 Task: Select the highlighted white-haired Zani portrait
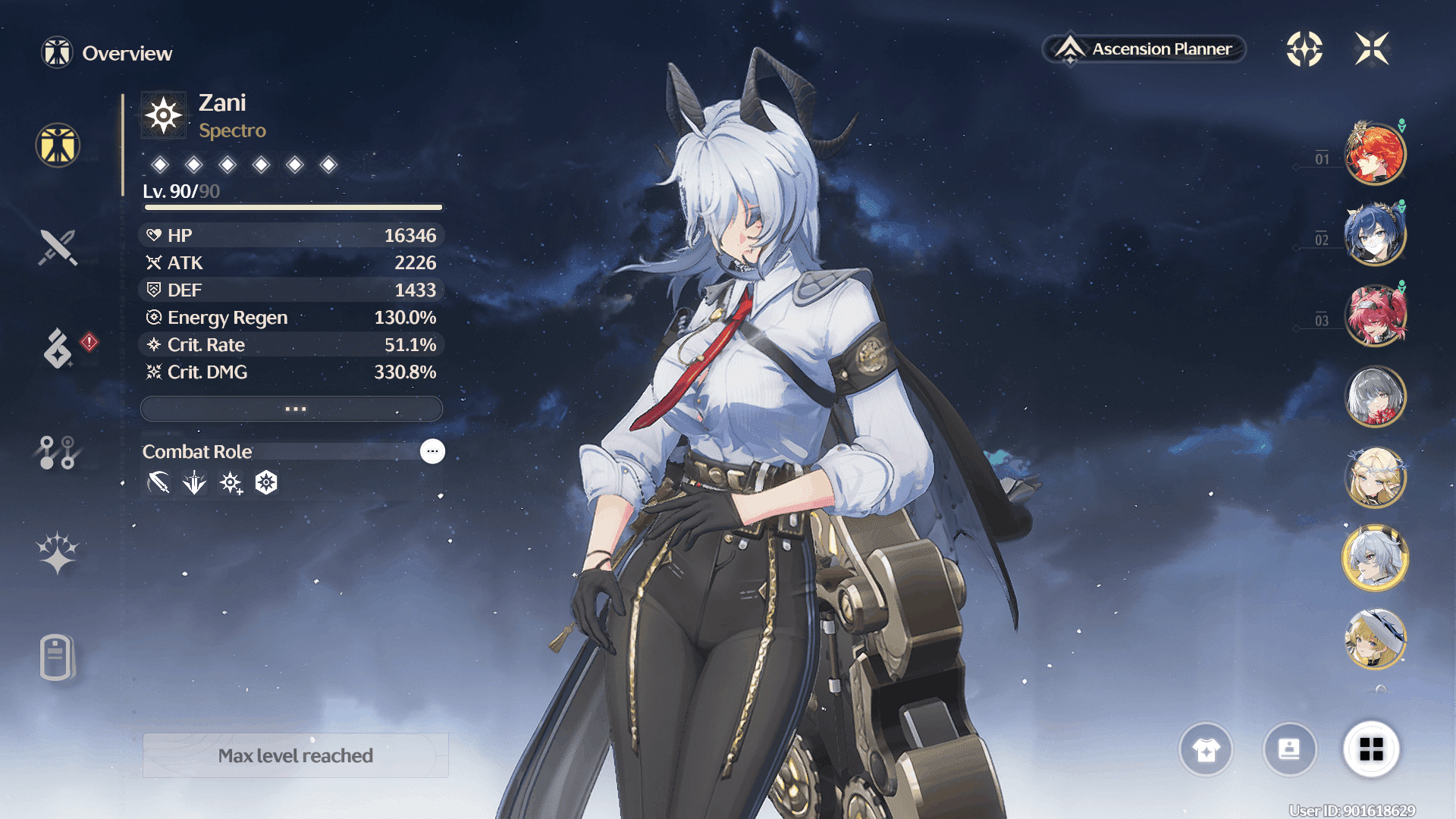[x=1375, y=558]
